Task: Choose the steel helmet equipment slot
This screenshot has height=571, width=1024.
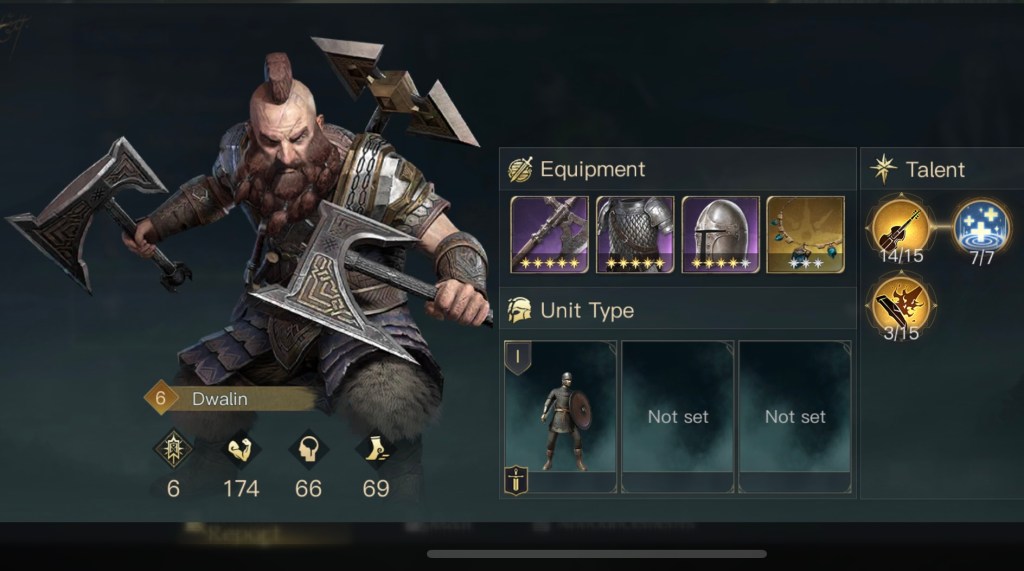Action: (x=720, y=234)
